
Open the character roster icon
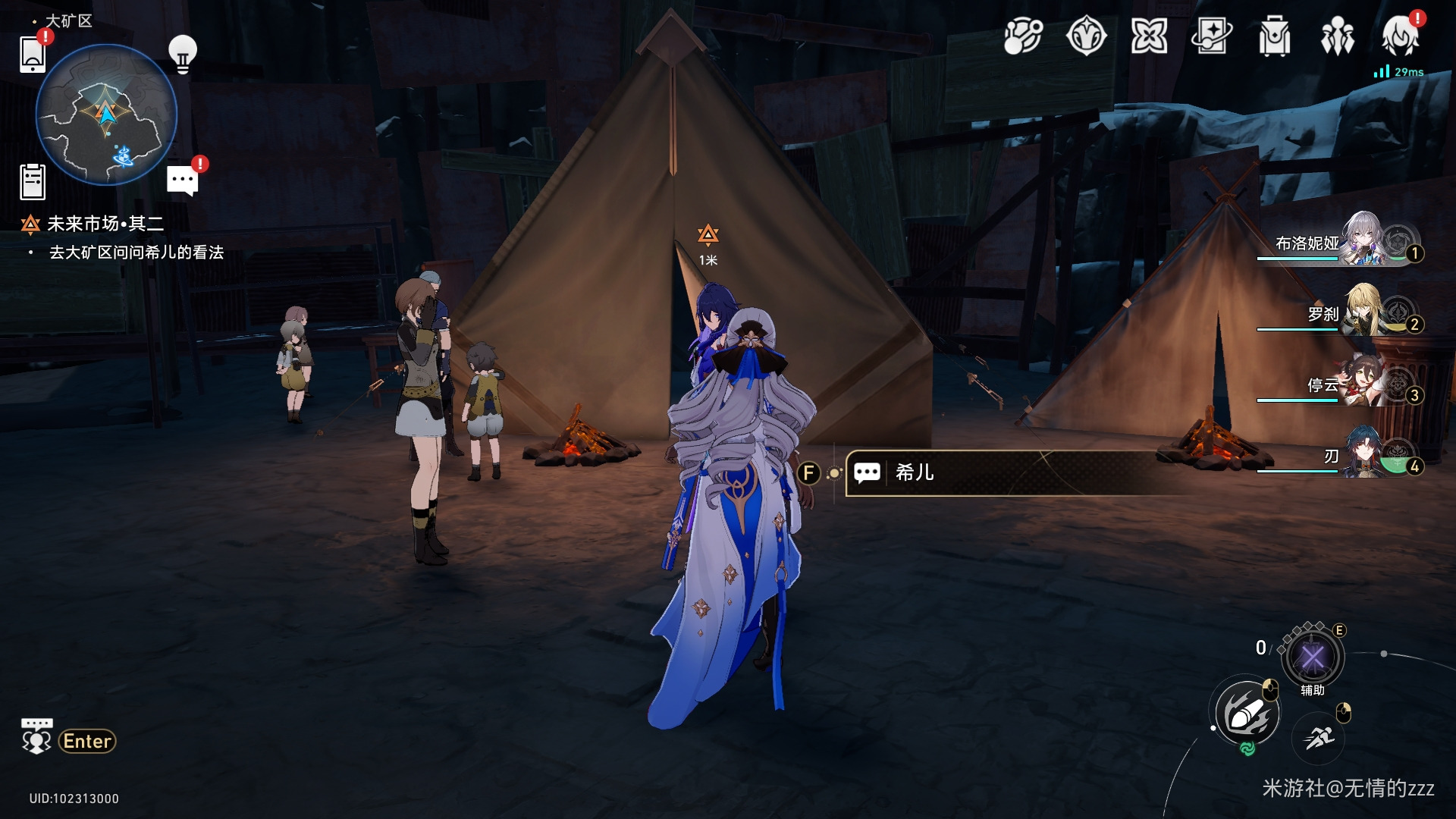[x=1337, y=36]
